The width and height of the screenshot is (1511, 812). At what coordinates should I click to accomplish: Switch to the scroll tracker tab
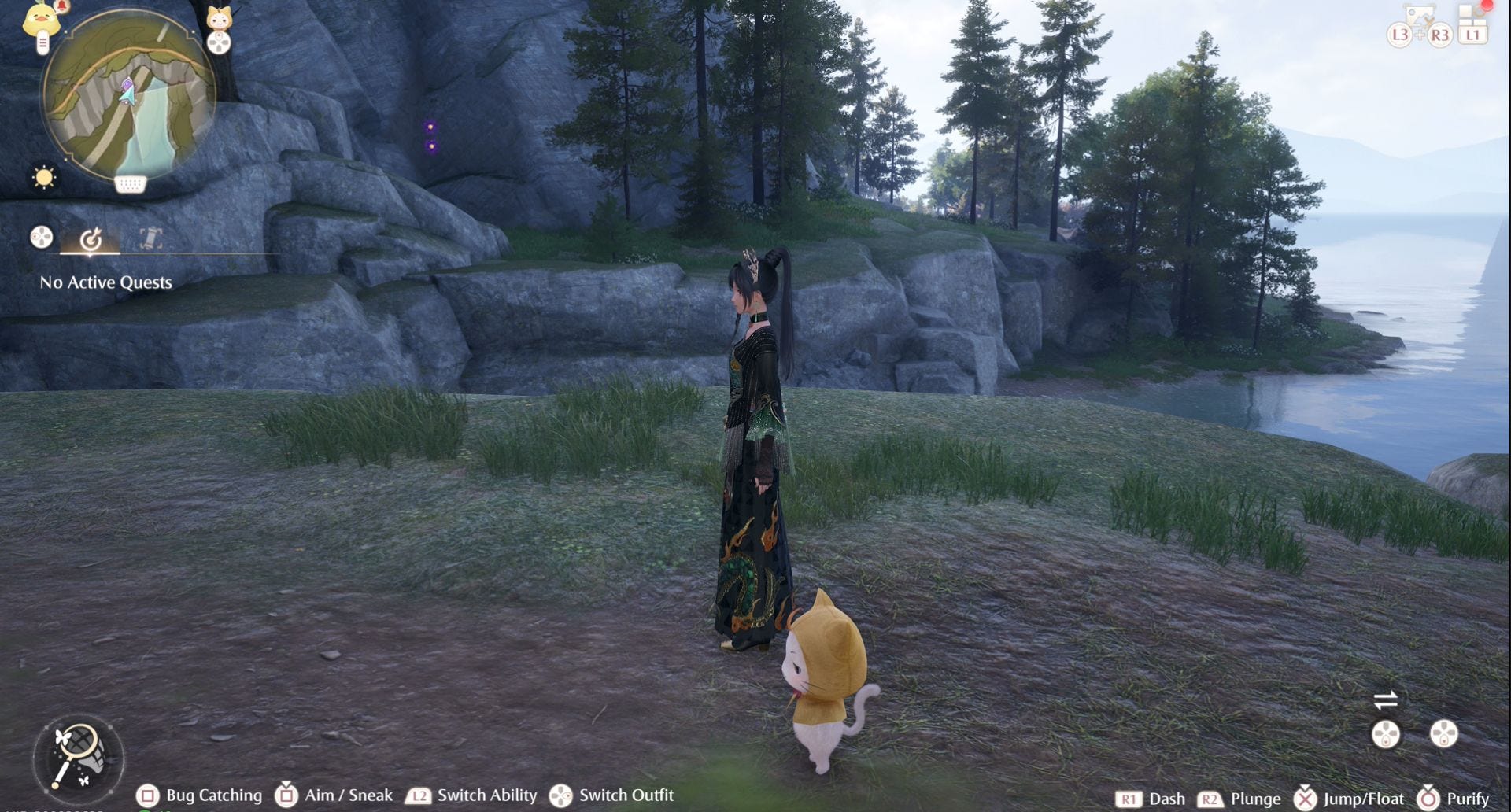pos(150,238)
